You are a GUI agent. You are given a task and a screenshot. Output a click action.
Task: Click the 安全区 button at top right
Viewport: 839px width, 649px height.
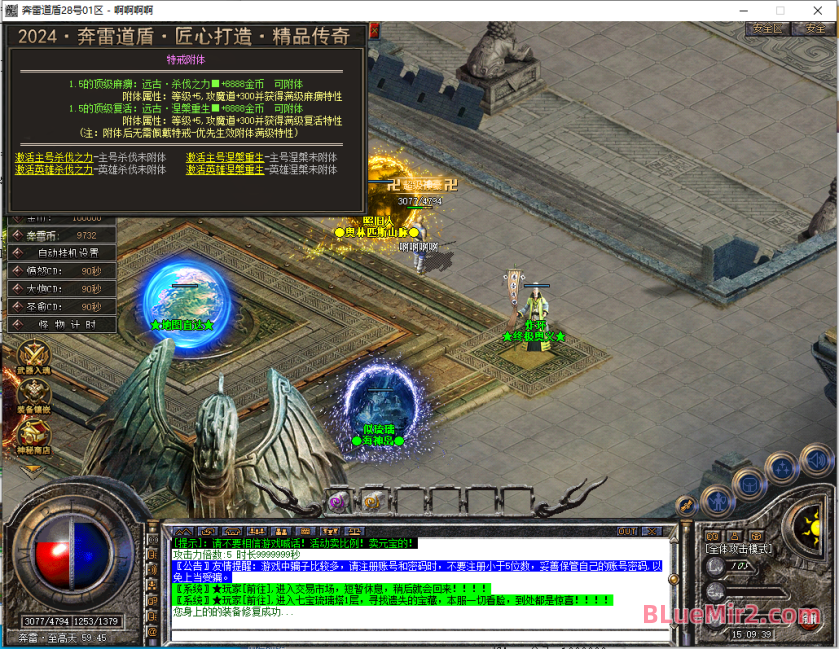(x=768, y=29)
